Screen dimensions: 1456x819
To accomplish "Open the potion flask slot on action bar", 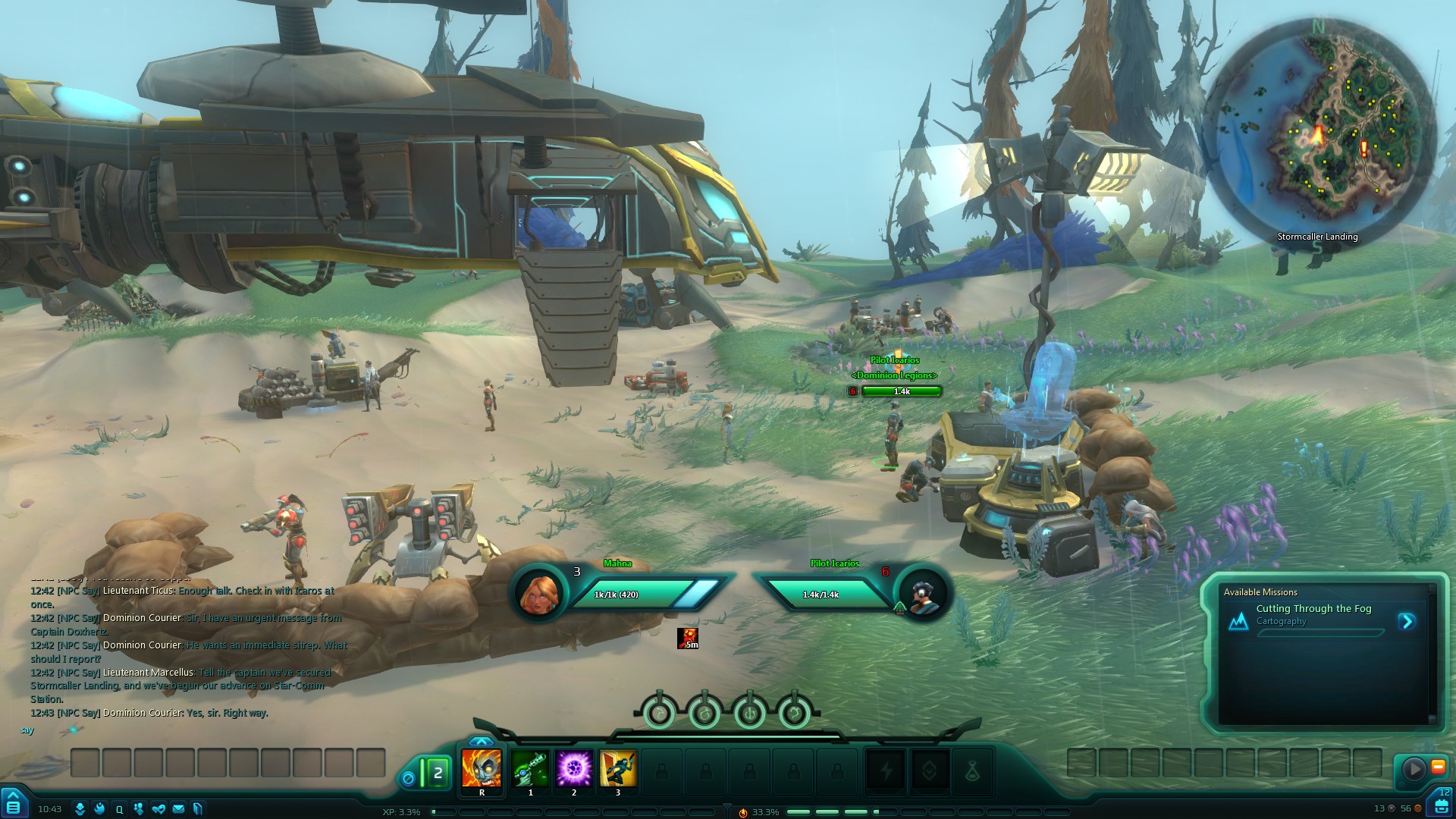I will [972, 772].
